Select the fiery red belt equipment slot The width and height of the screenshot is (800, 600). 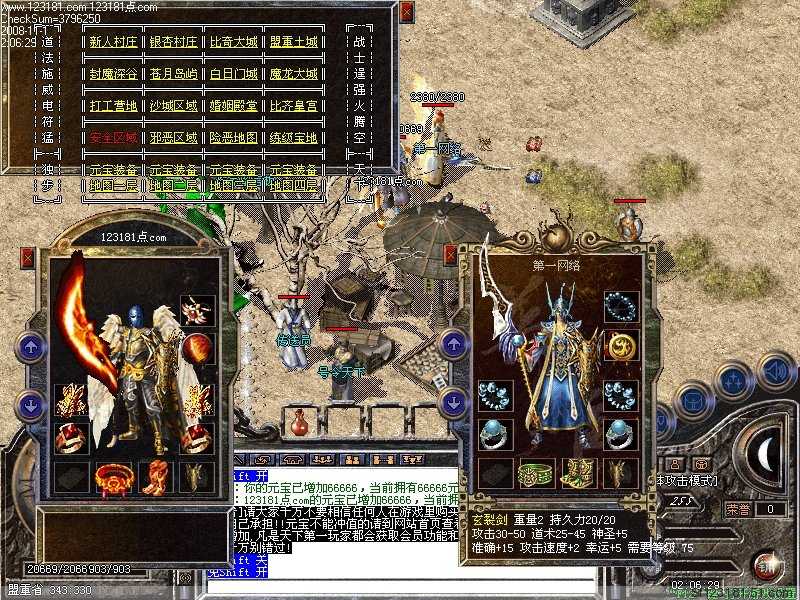[x=113, y=478]
